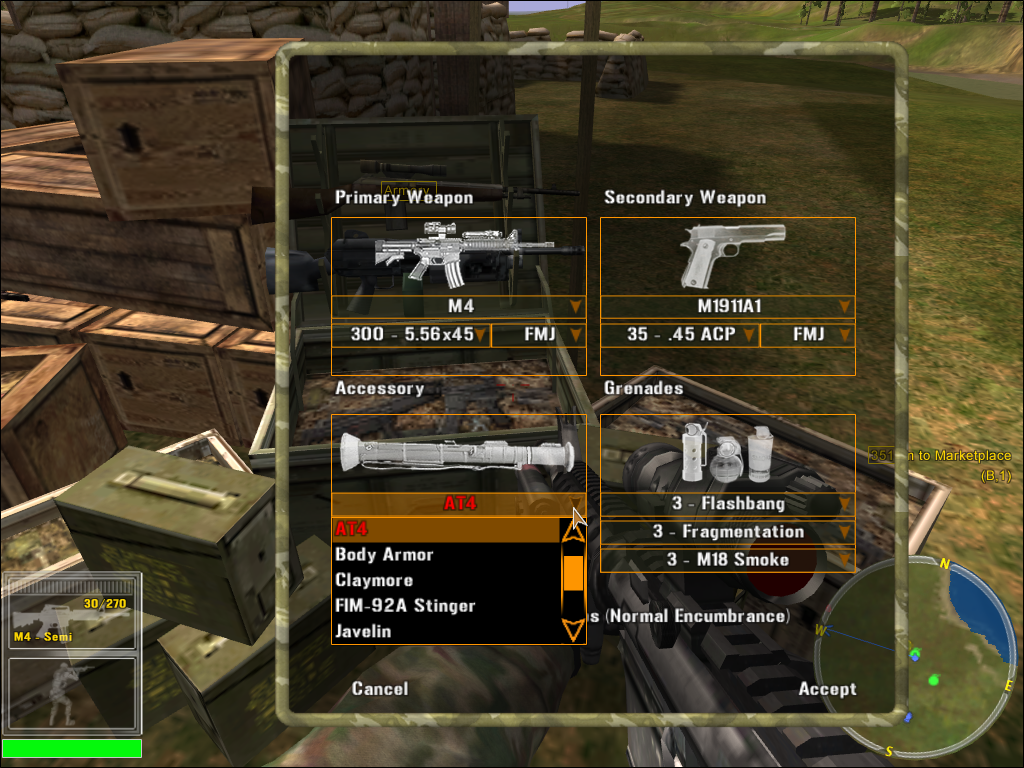Click the accessory list scroll up arrow
The image size is (1024, 768).
573,531
